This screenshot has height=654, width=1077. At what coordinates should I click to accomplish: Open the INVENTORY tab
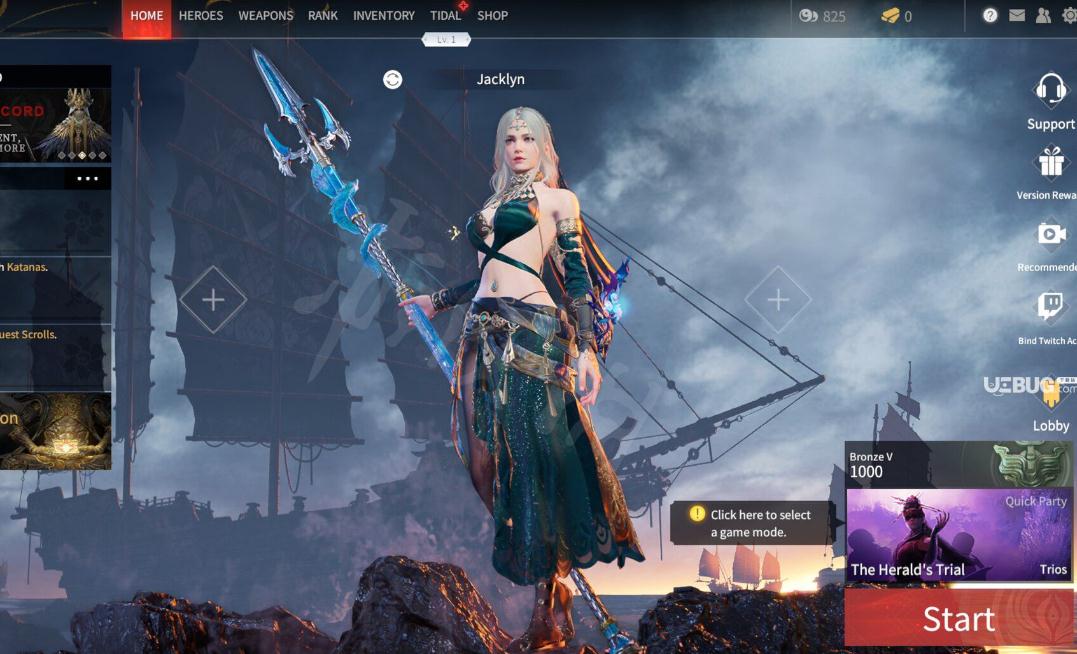(384, 16)
